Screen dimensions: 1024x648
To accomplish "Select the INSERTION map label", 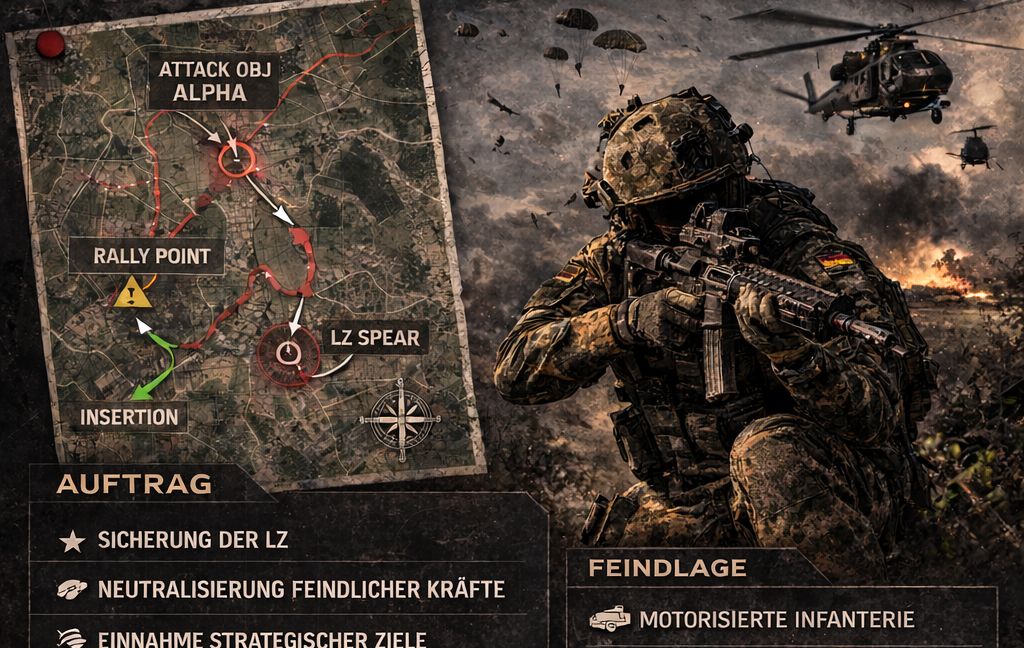I will pyautogui.click(x=128, y=417).
